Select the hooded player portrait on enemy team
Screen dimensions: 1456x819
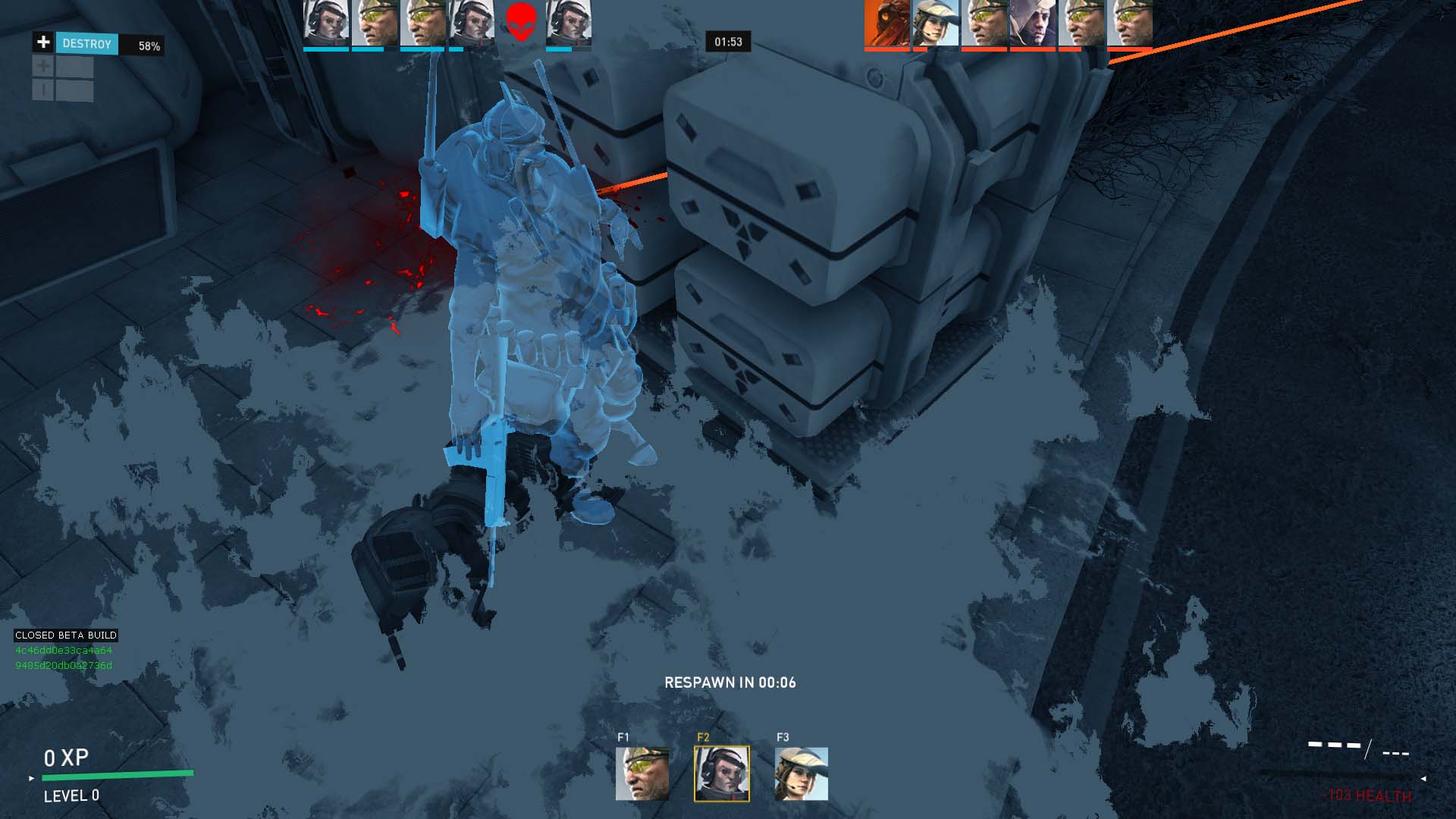[x=1032, y=23]
